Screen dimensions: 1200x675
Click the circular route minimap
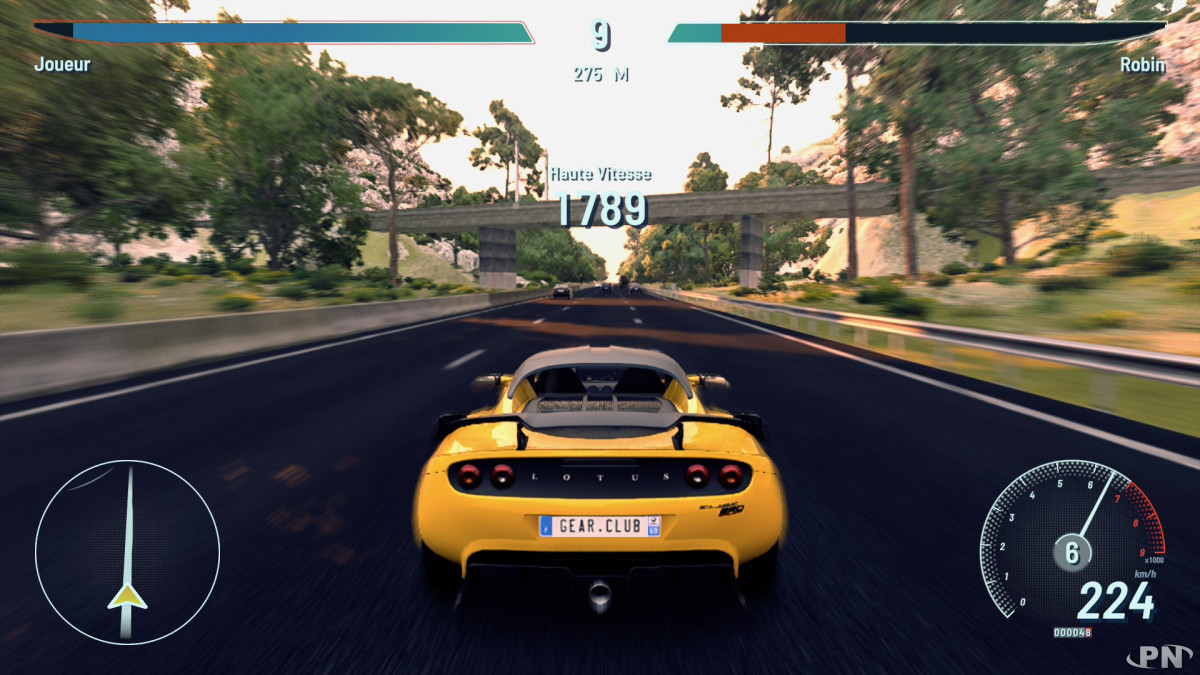(x=127, y=551)
